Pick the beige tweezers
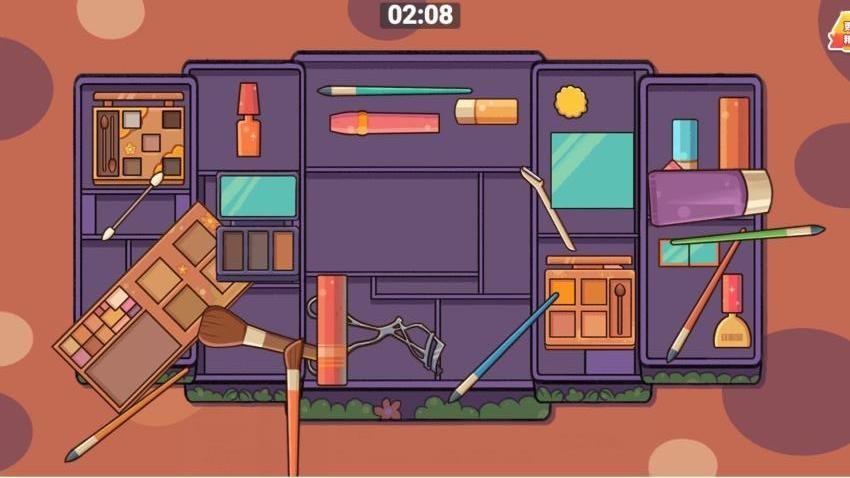The height and width of the screenshot is (478, 850). click(x=546, y=206)
